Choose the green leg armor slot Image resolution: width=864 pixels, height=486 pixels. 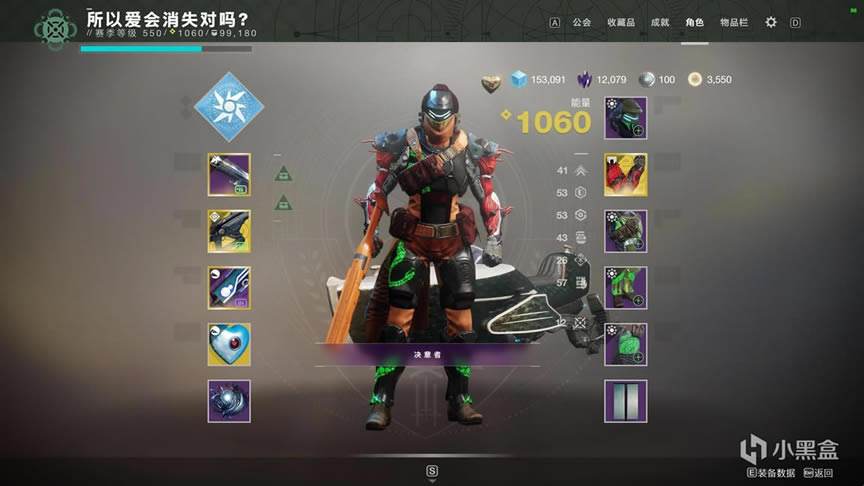coord(626,288)
